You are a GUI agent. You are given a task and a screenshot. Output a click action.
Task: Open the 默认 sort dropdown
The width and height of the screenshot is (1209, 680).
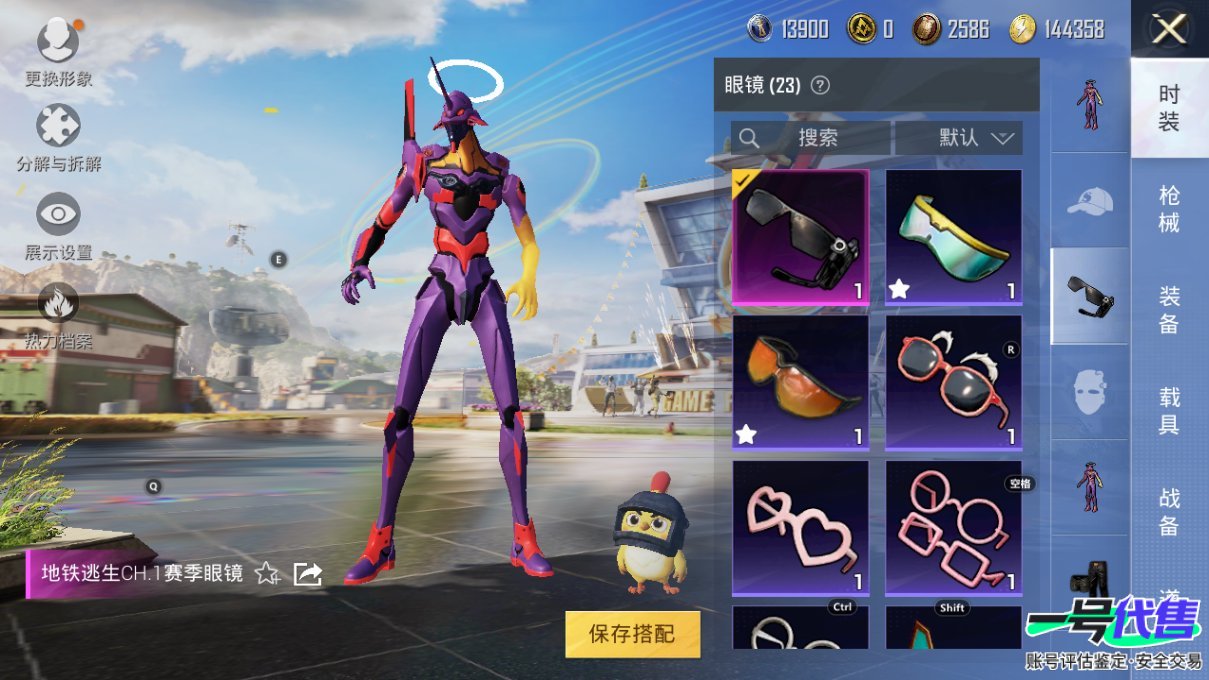[x=958, y=138]
